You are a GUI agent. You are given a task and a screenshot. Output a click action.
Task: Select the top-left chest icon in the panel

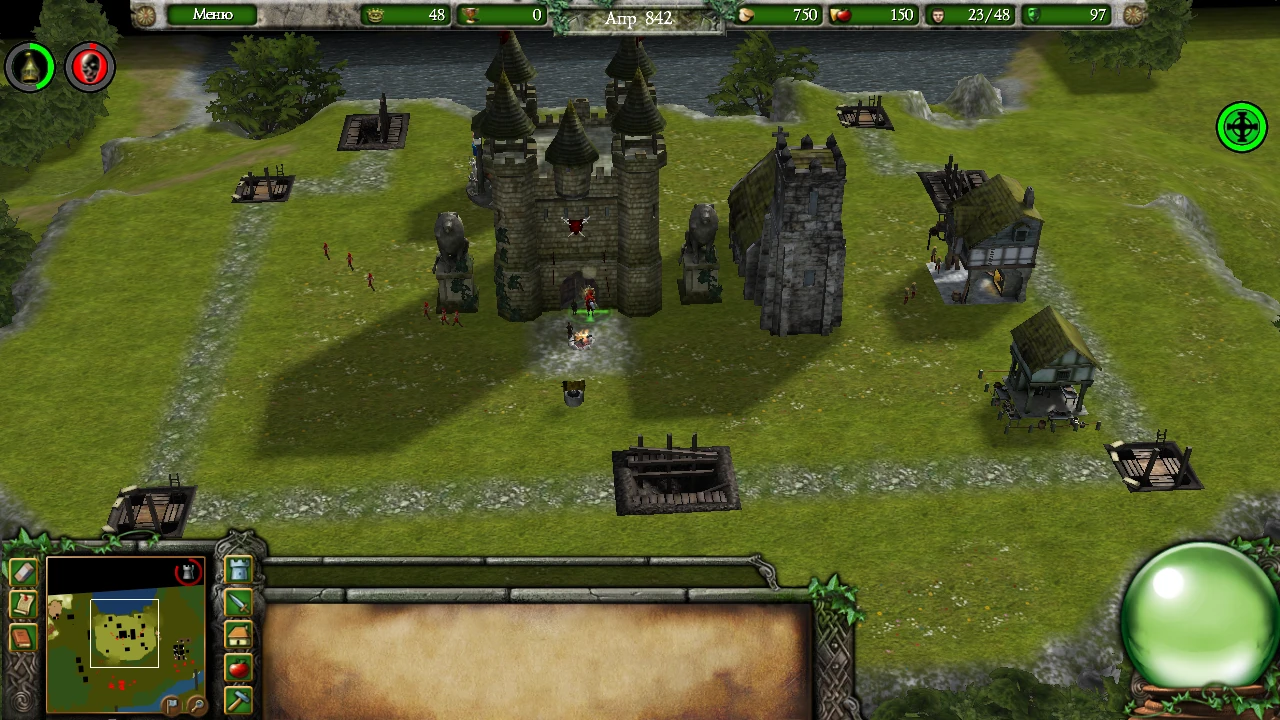click(x=22, y=571)
